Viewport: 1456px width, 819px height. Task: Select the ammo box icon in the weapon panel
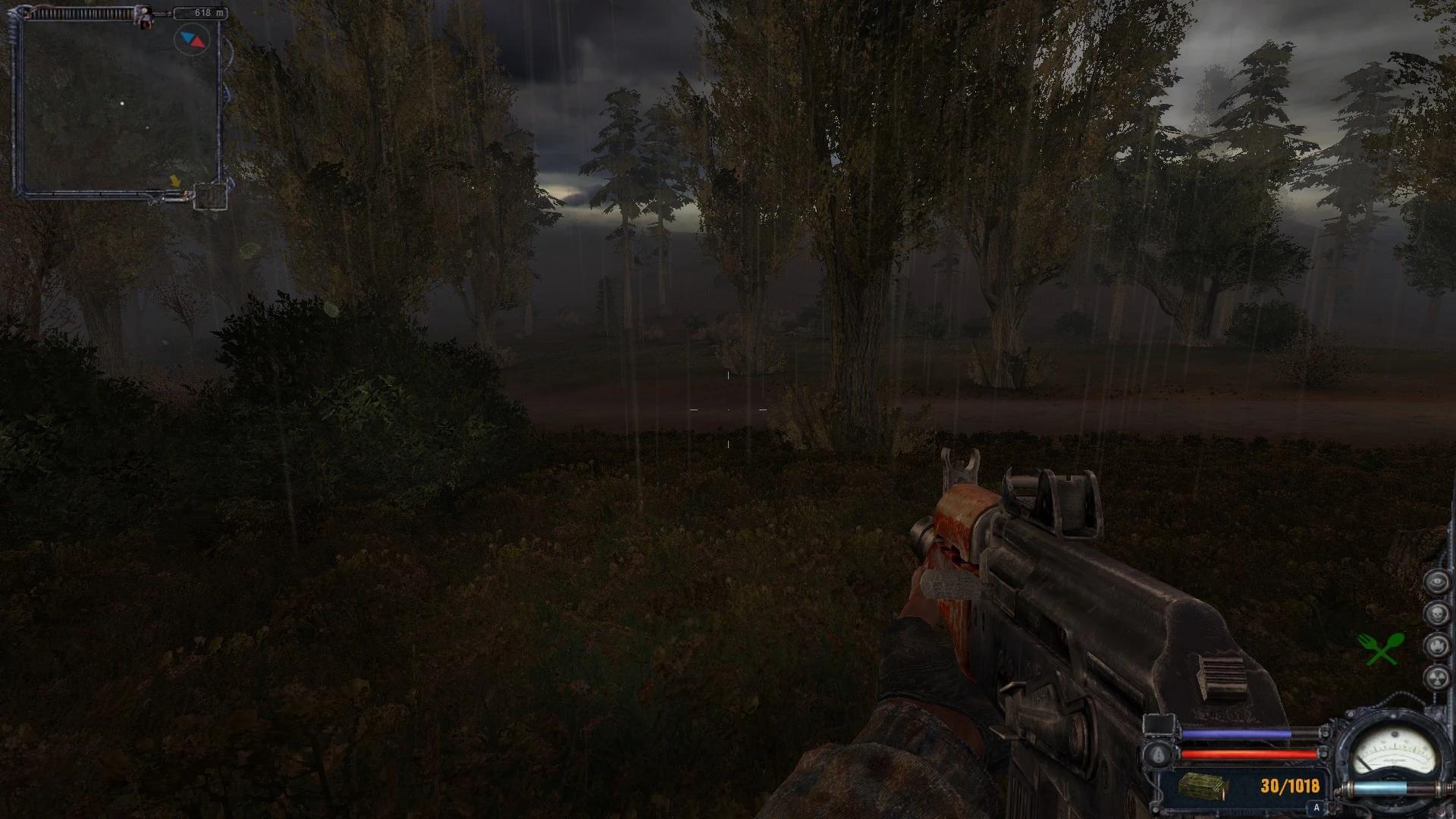[1203, 787]
